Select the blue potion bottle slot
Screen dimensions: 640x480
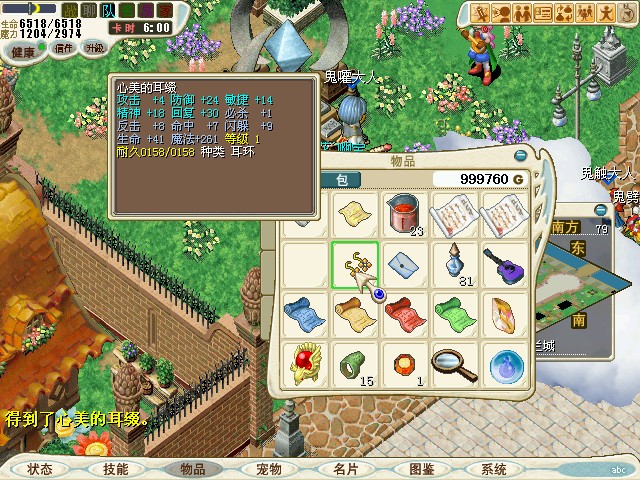[x=455, y=265]
